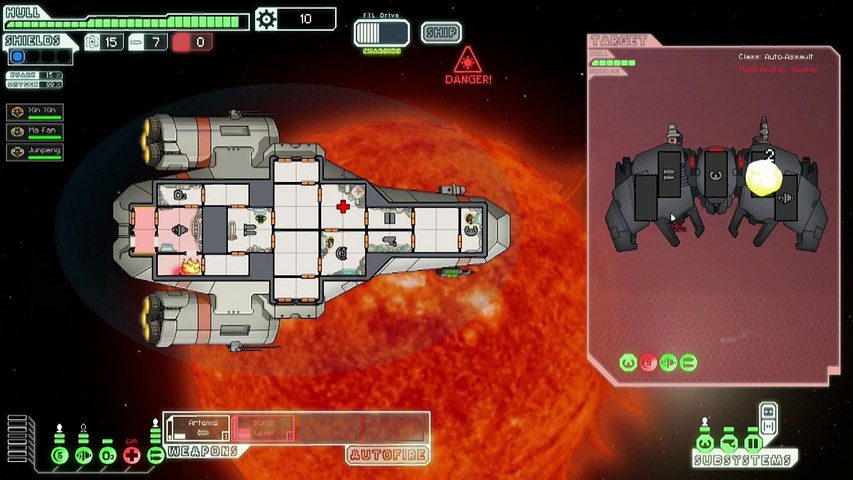Open the SHIP menu
This screenshot has height=480, width=853.
point(440,32)
